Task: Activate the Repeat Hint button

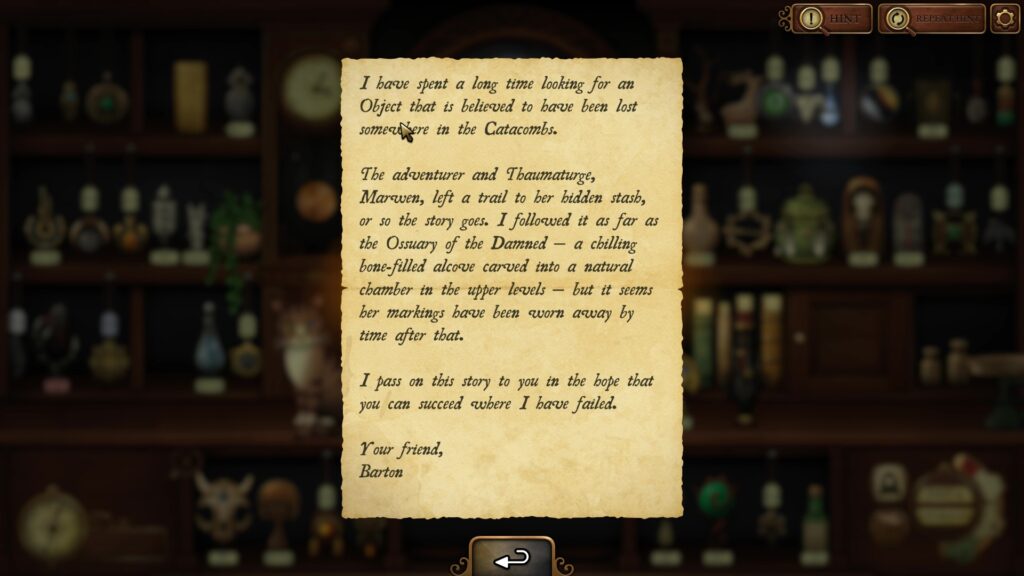Action: pyautogui.click(x=931, y=18)
